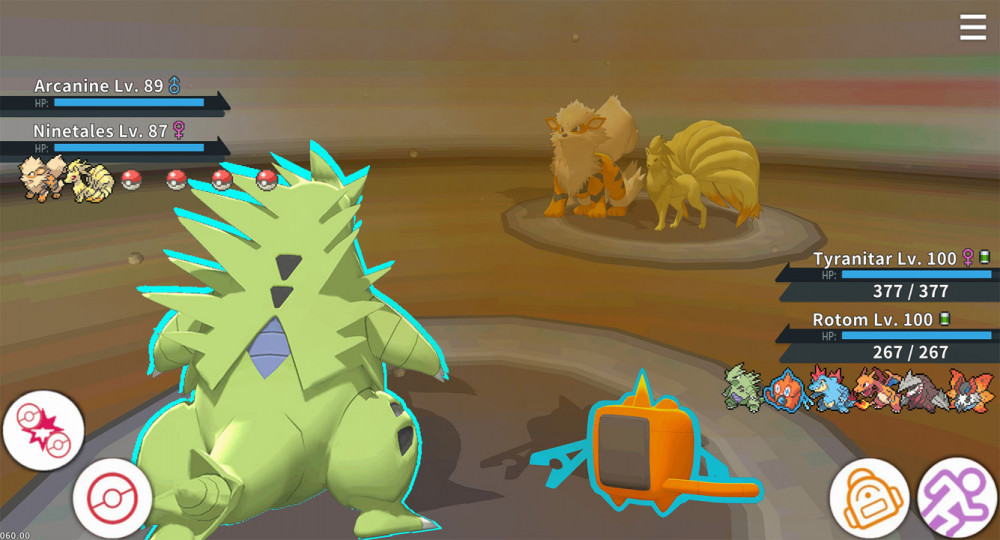Select Tyranitar in the party row
The width and height of the screenshot is (1000, 540).
pyautogui.click(x=745, y=391)
